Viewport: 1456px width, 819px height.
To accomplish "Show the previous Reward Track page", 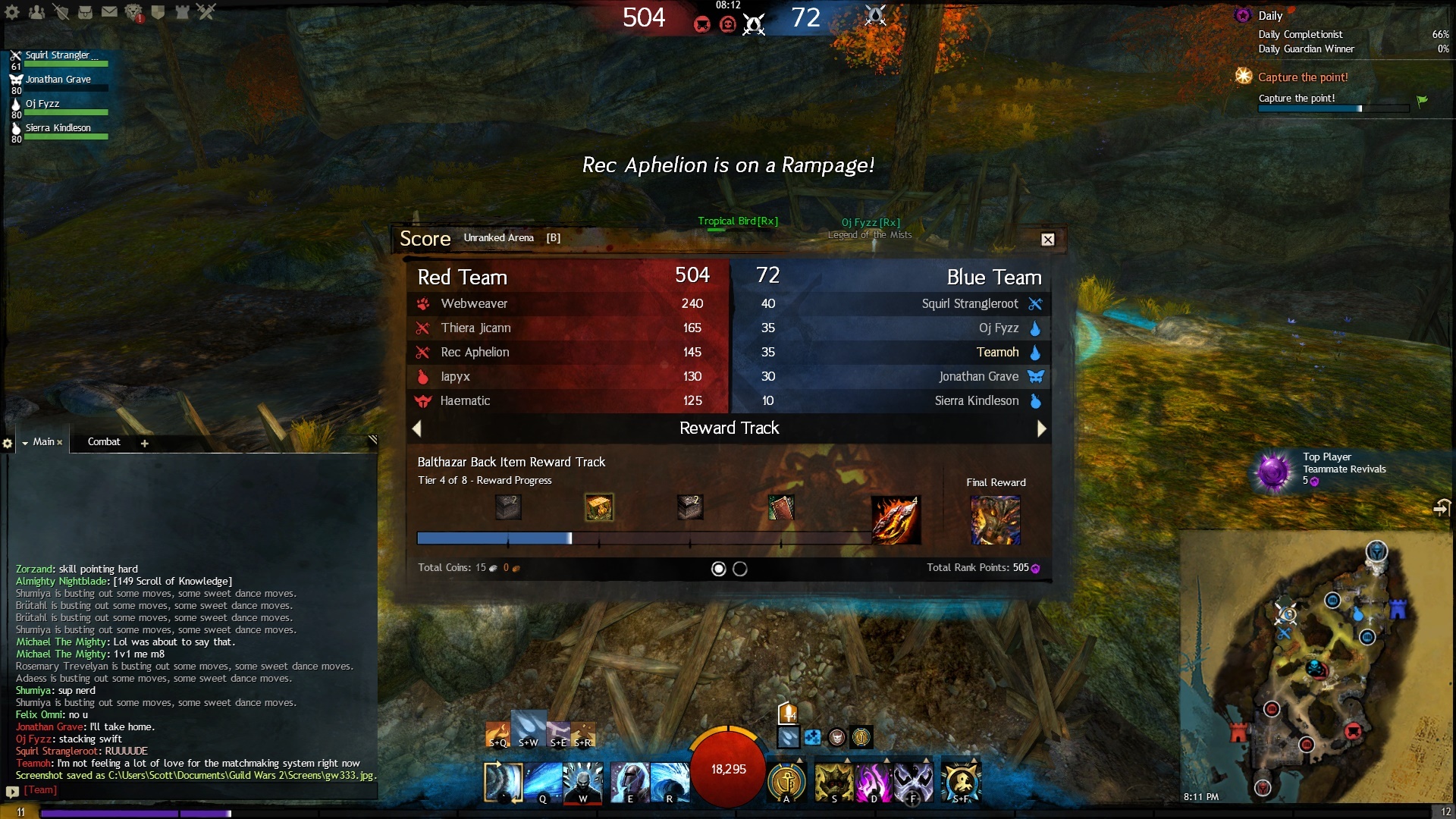I will [416, 429].
